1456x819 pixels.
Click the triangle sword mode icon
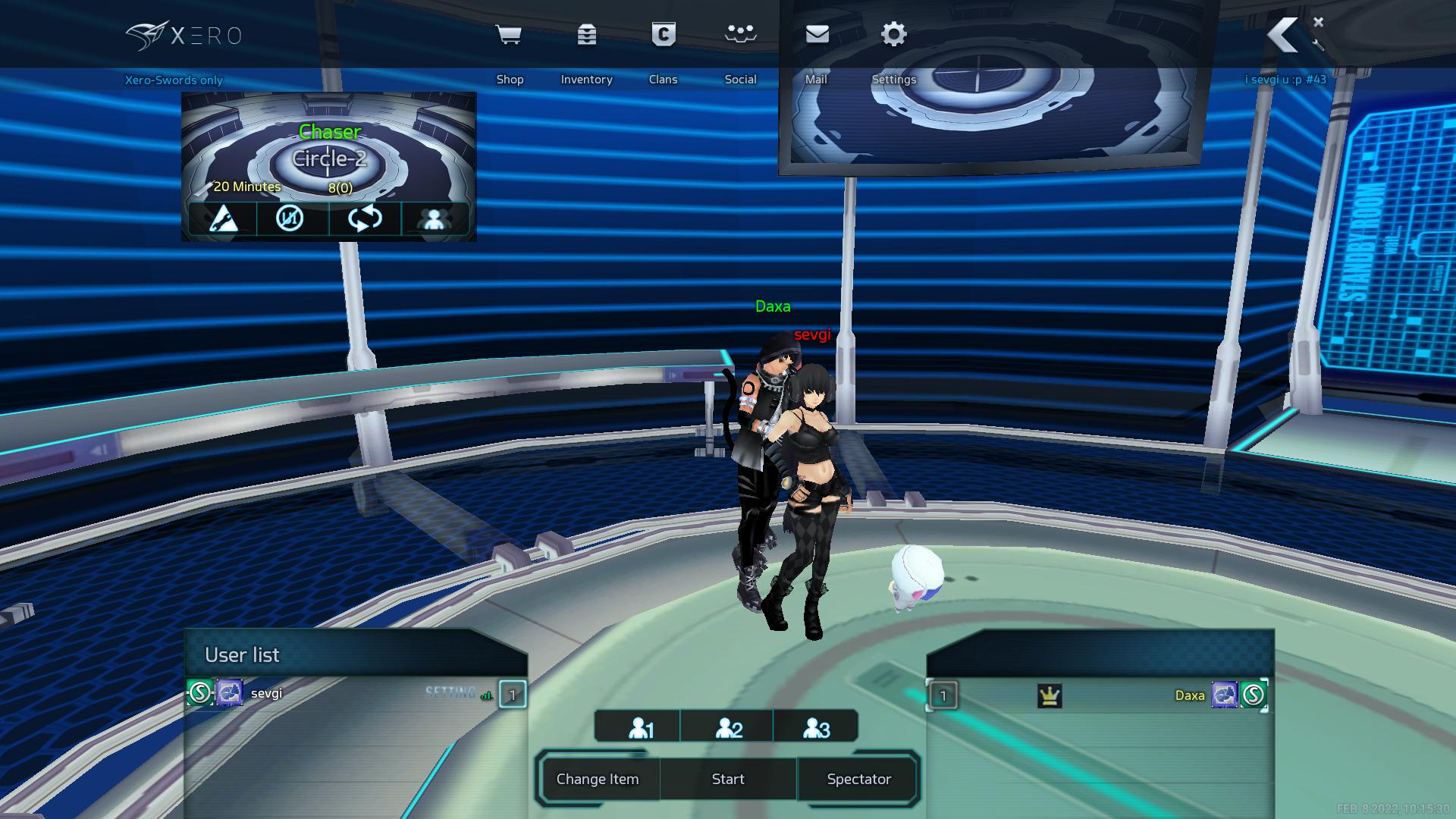point(222,218)
